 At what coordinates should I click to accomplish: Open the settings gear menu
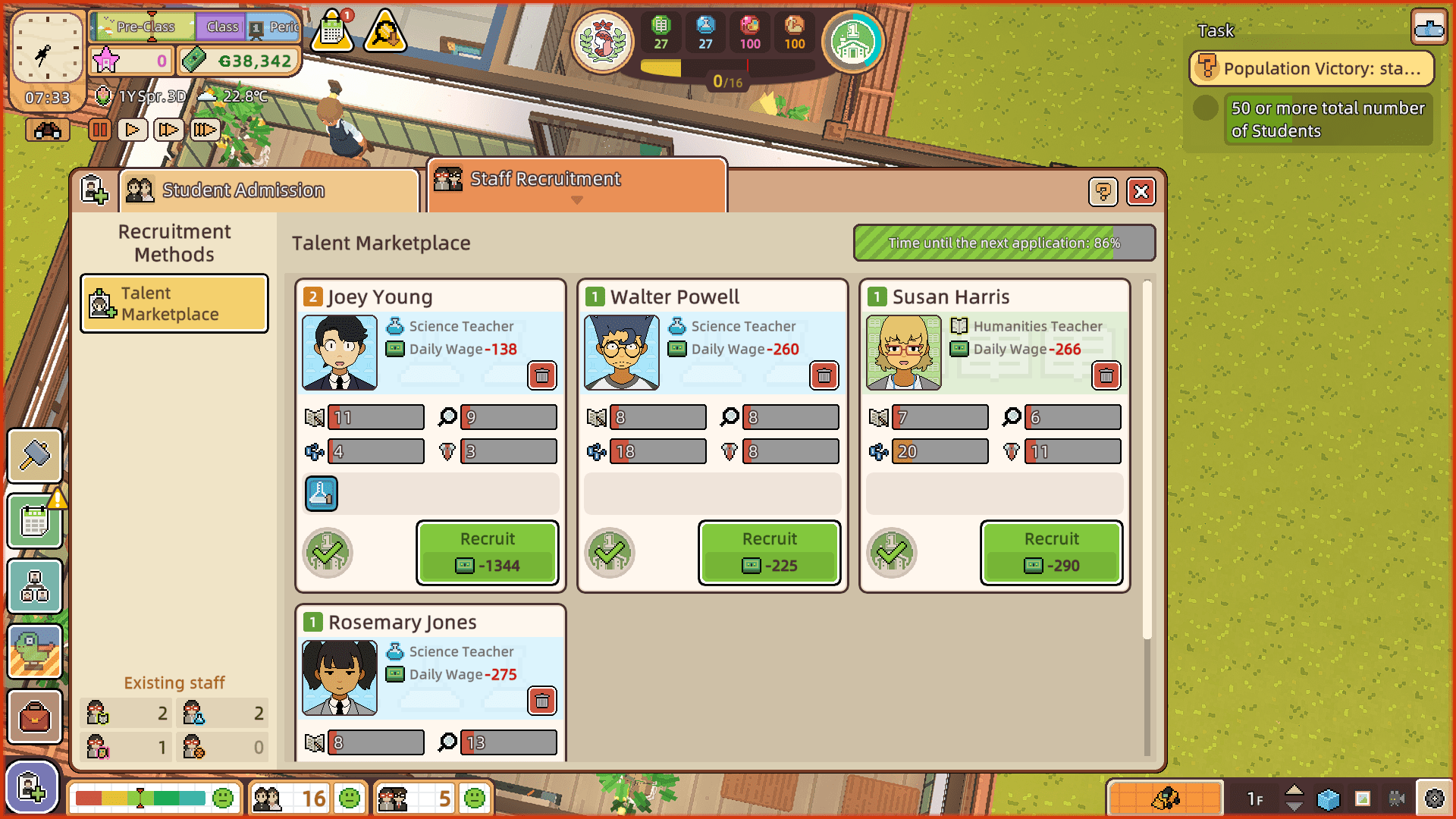[1432, 798]
